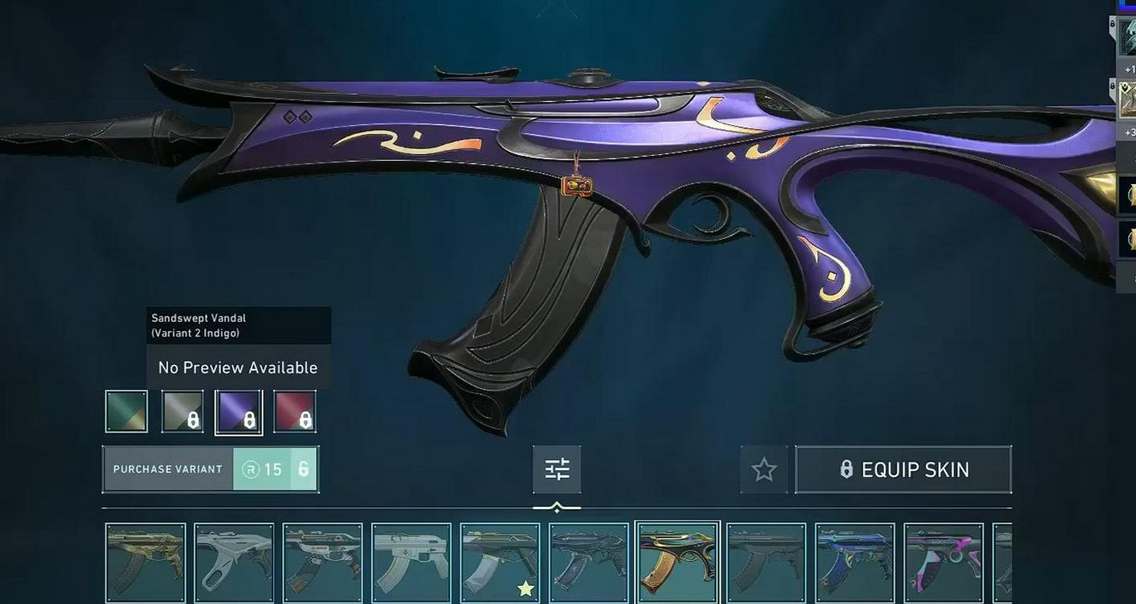Image resolution: width=1136 pixels, height=604 pixels.
Task: Choose the blue and purple Vandal thumbnail
Action: 855,563
